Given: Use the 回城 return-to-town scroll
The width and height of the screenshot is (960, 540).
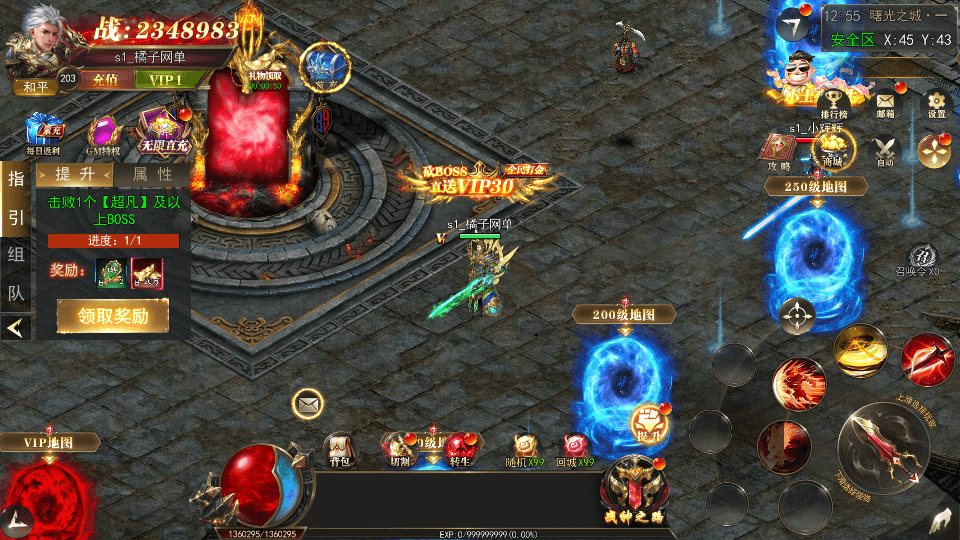Looking at the screenshot, I should [x=575, y=449].
